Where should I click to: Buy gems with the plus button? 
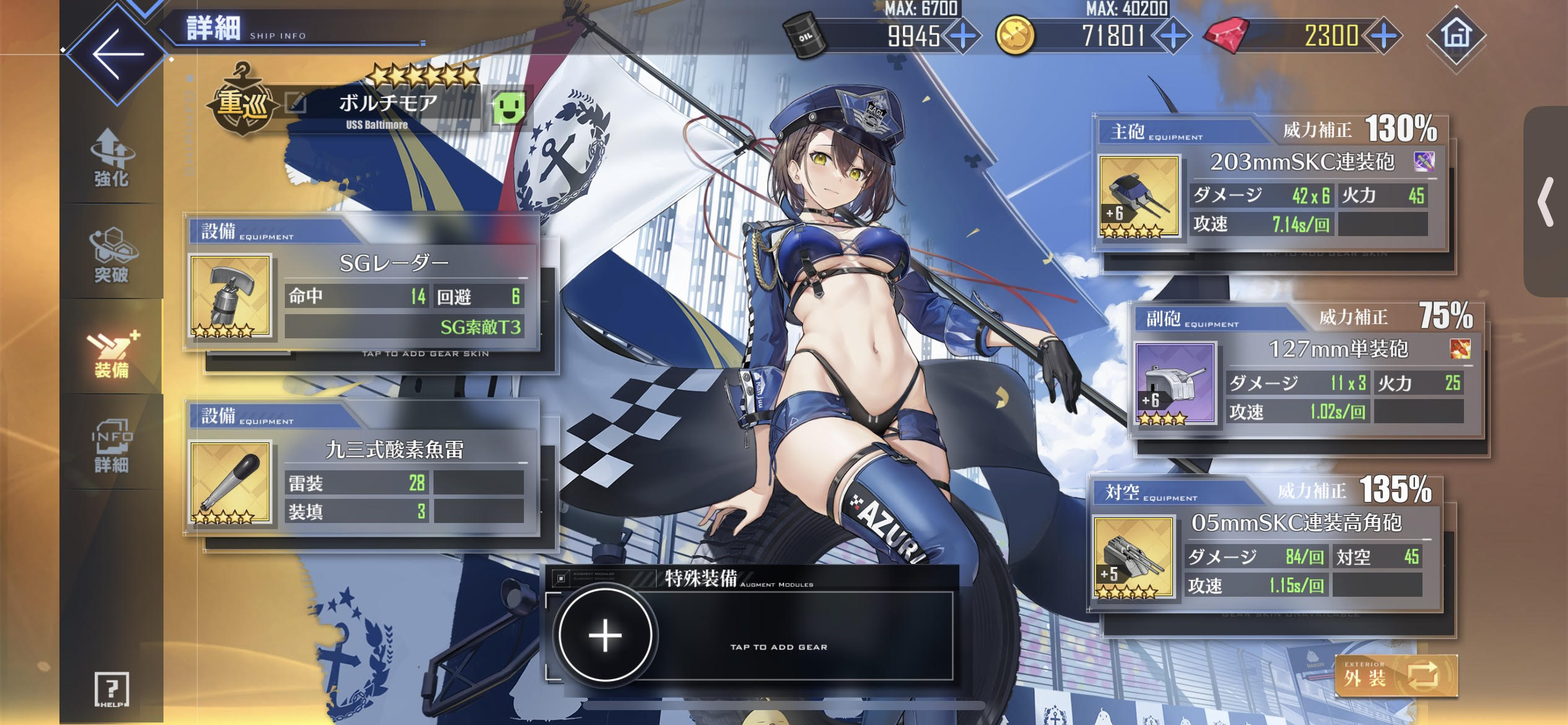pyautogui.click(x=1383, y=36)
